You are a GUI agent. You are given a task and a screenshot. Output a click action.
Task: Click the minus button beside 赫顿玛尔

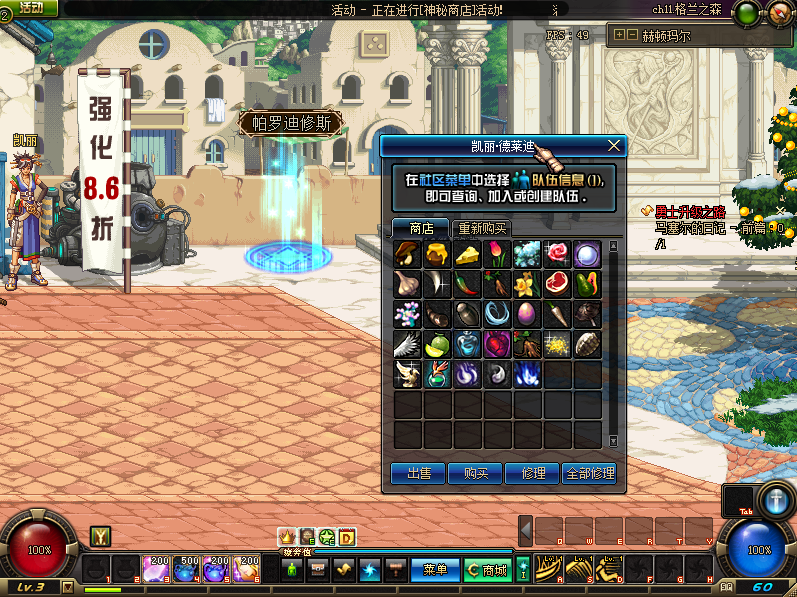pyautogui.click(x=633, y=35)
